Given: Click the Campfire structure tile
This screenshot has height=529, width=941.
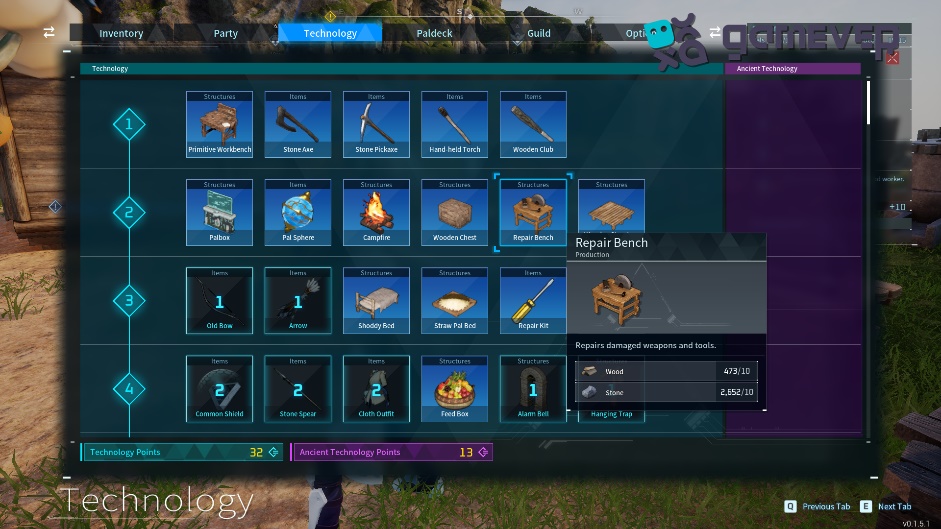Looking at the screenshot, I should pos(376,212).
